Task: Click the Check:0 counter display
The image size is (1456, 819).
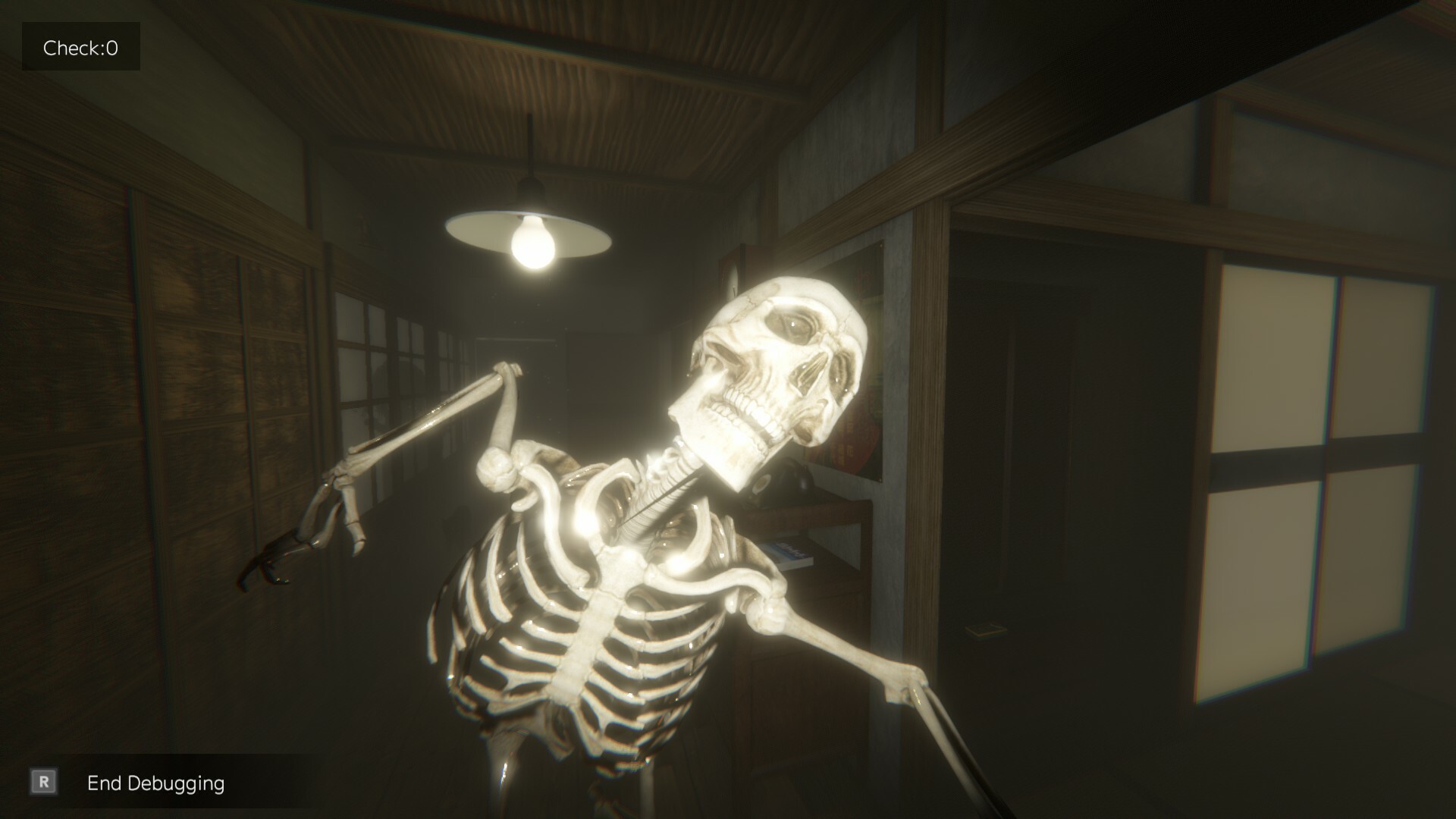Action: click(x=80, y=46)
